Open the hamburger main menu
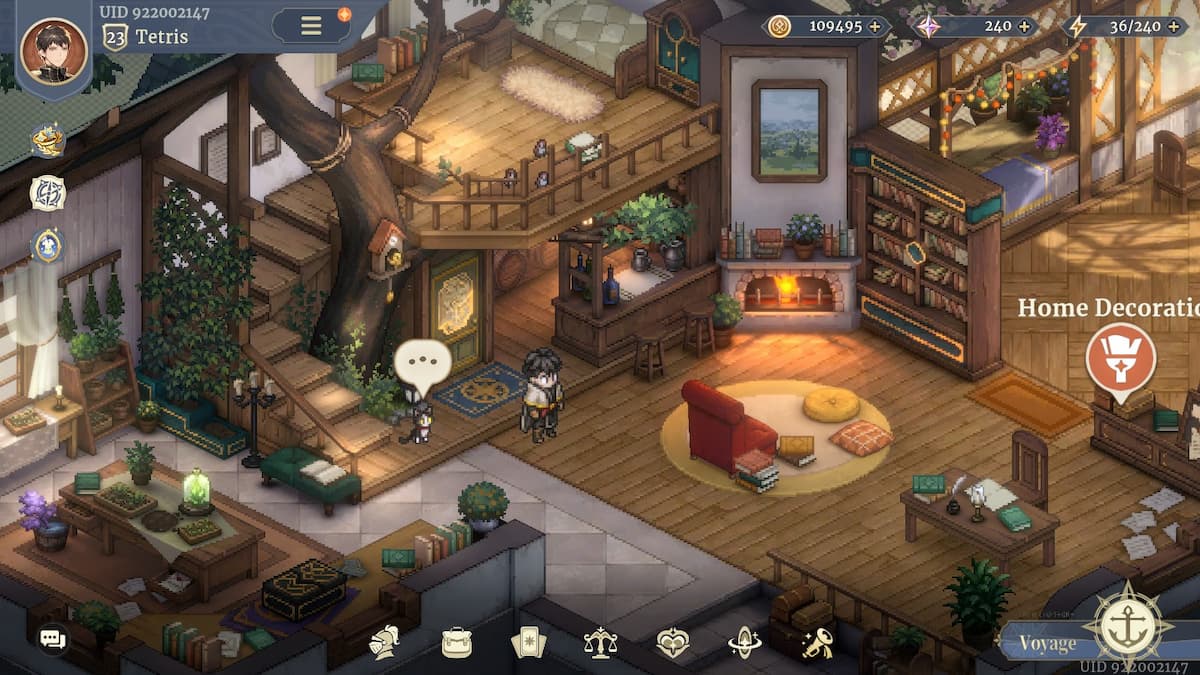This screenshot has height=675, width=1200. 312,25
